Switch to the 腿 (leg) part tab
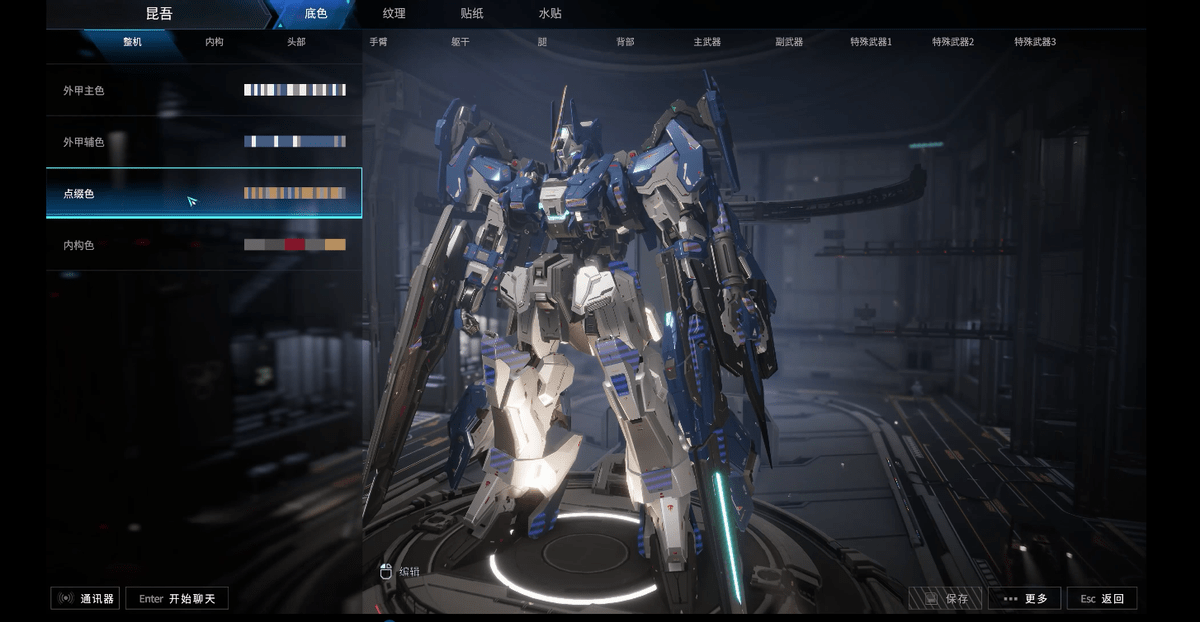 tap(542, 42)
